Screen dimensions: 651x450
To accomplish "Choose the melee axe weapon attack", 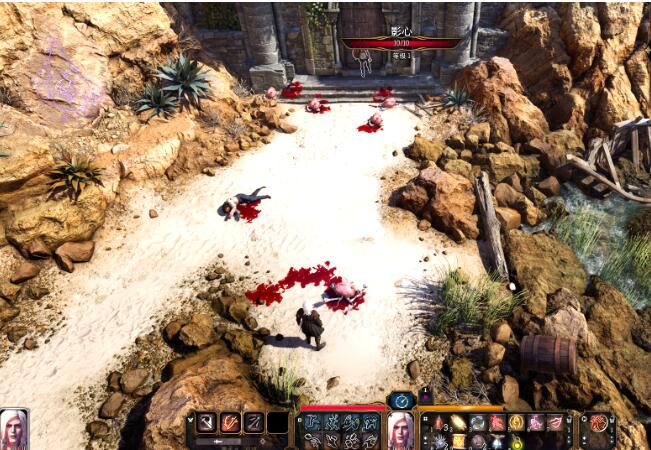I will pos(206,422).
